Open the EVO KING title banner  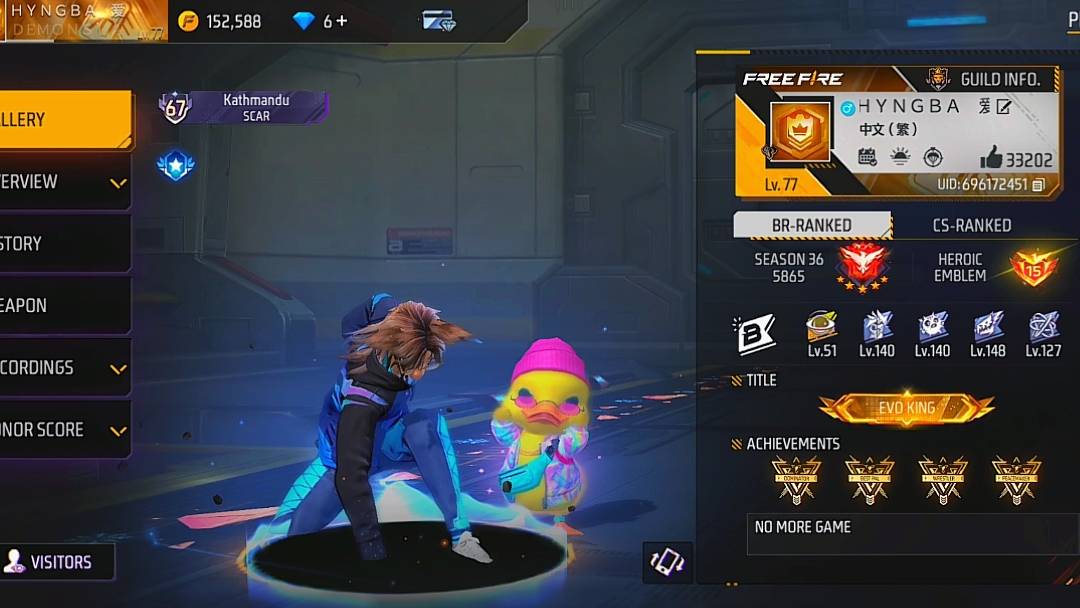coord(906,408)
